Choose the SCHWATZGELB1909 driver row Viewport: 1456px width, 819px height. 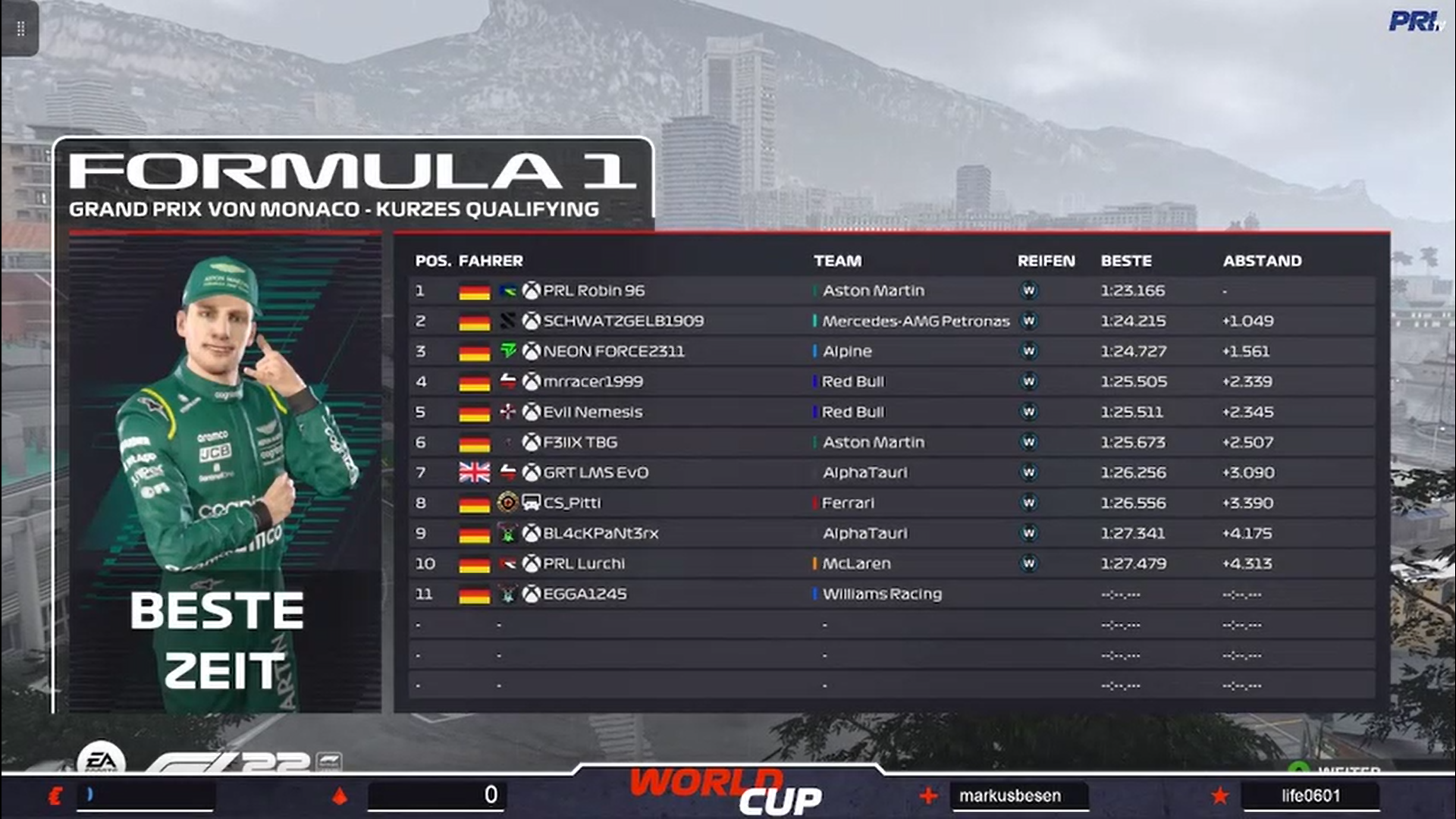623,321
